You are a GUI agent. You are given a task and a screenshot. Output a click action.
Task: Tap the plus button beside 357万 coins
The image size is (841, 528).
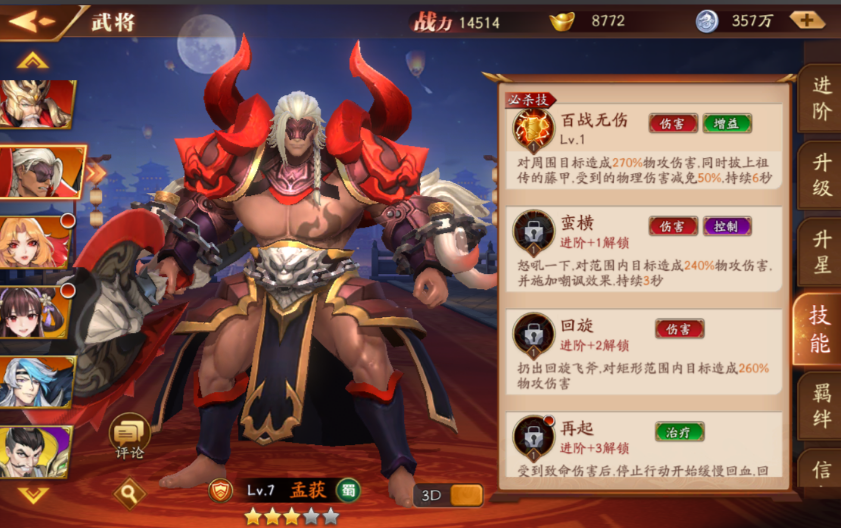806,20
